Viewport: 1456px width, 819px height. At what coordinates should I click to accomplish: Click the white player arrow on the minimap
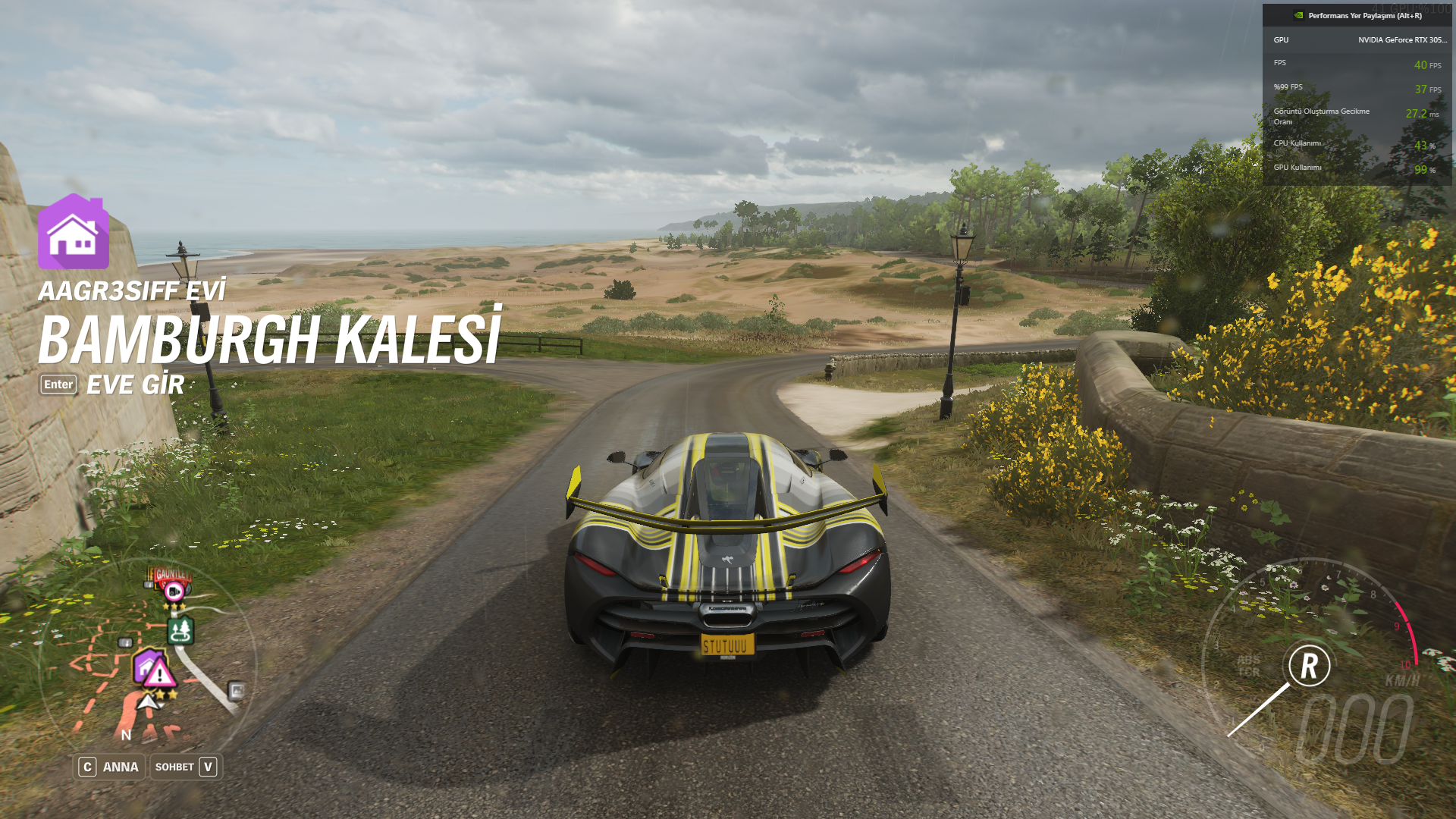pyautogui.click(x=149, y=701)
